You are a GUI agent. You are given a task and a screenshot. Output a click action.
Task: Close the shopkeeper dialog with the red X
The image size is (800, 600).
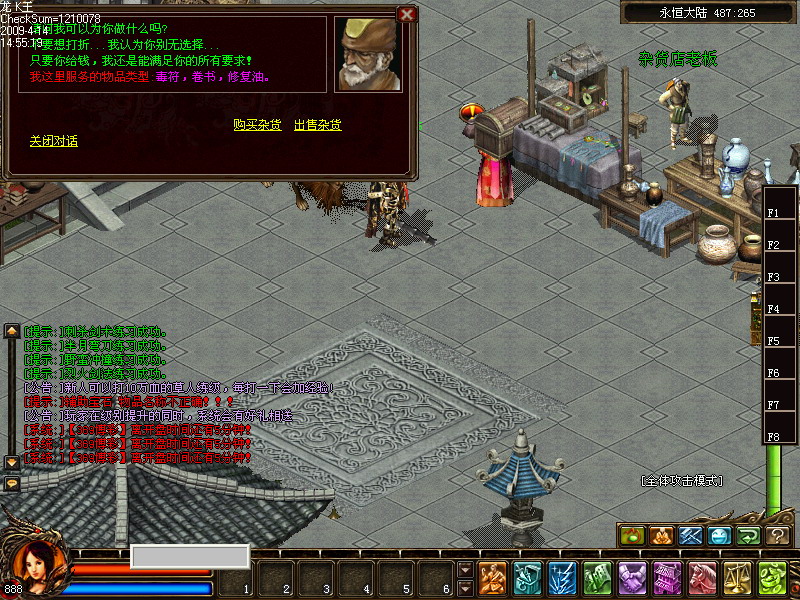406,14
